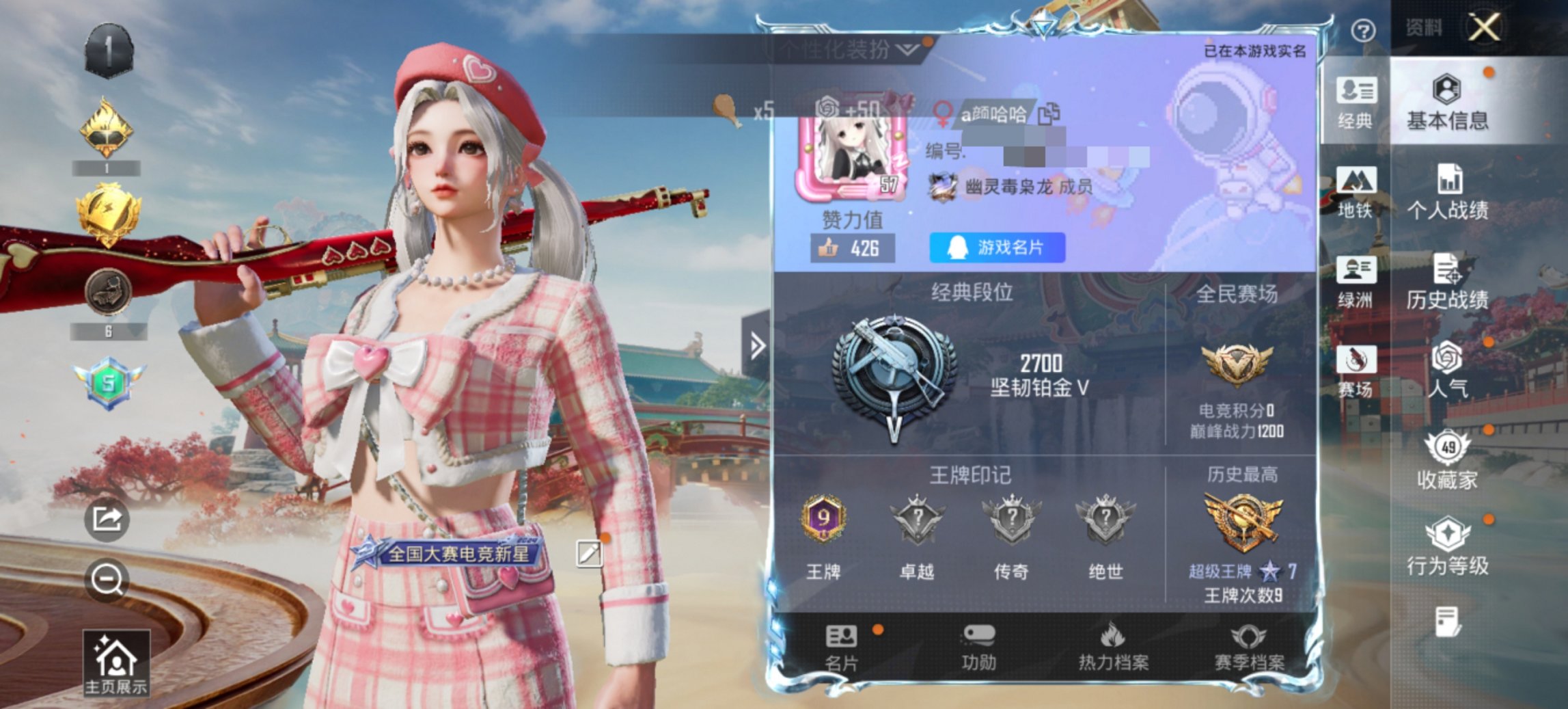Click the side arrow to expand the profile panel

pos(756,347)
